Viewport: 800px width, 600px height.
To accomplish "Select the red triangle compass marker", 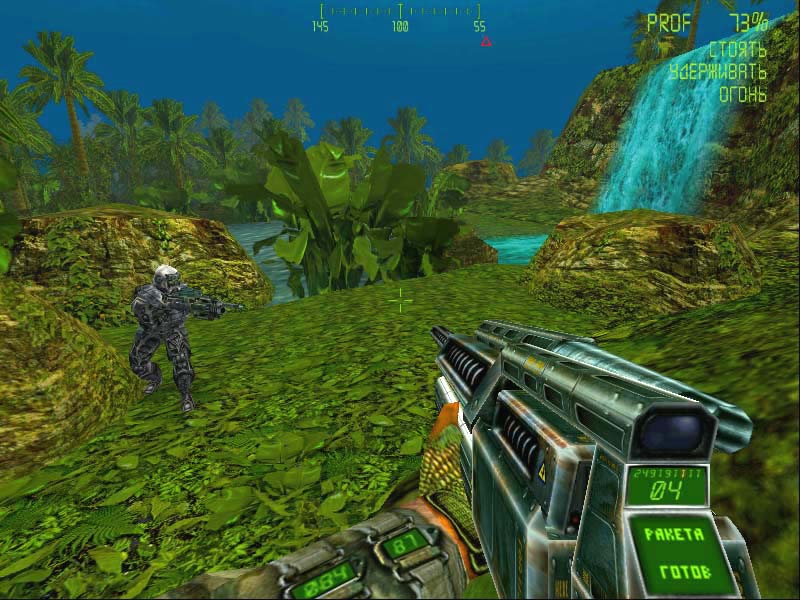I will click(x=486, y=42).
